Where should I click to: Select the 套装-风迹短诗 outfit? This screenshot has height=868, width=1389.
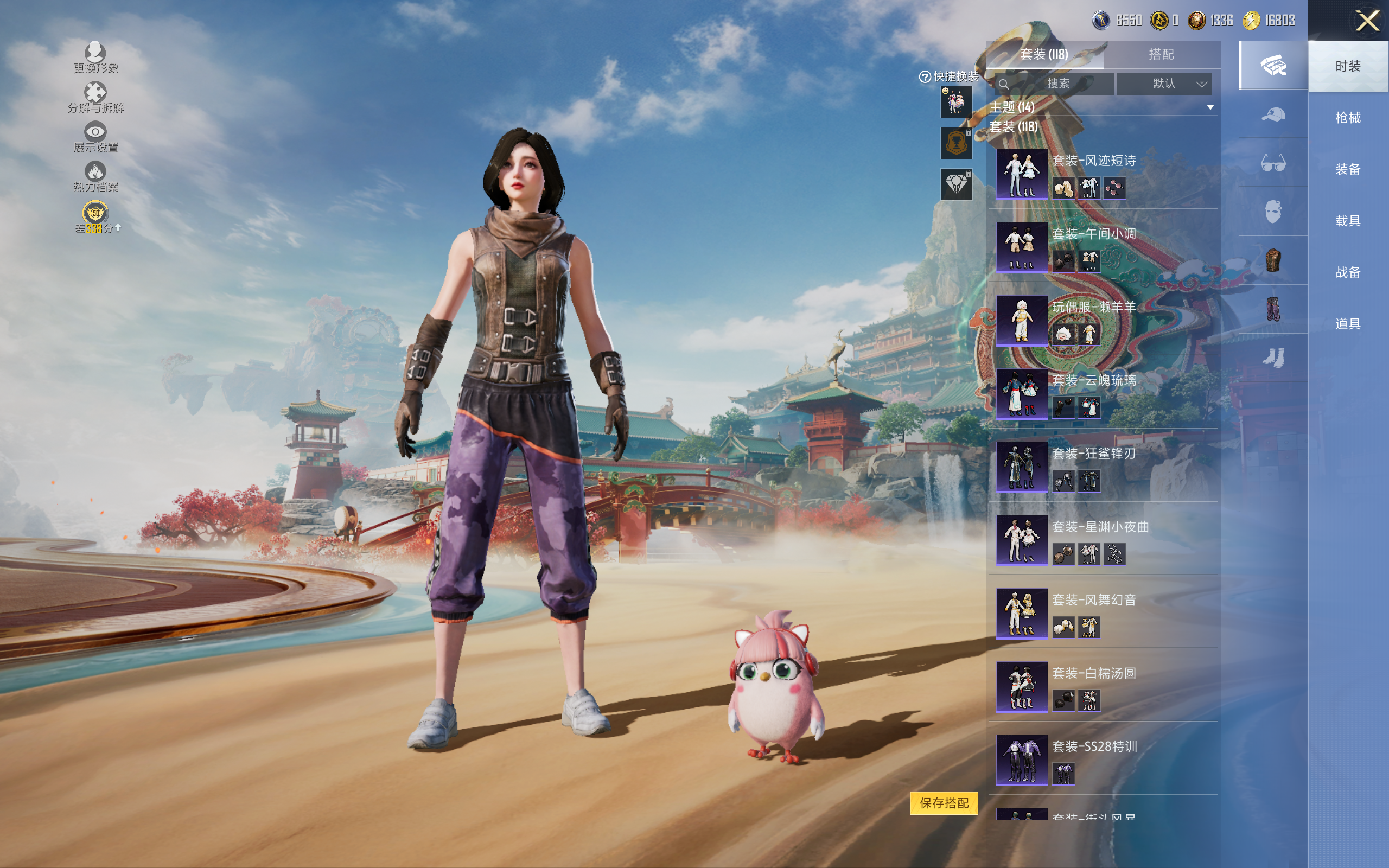coord(1022,174)
